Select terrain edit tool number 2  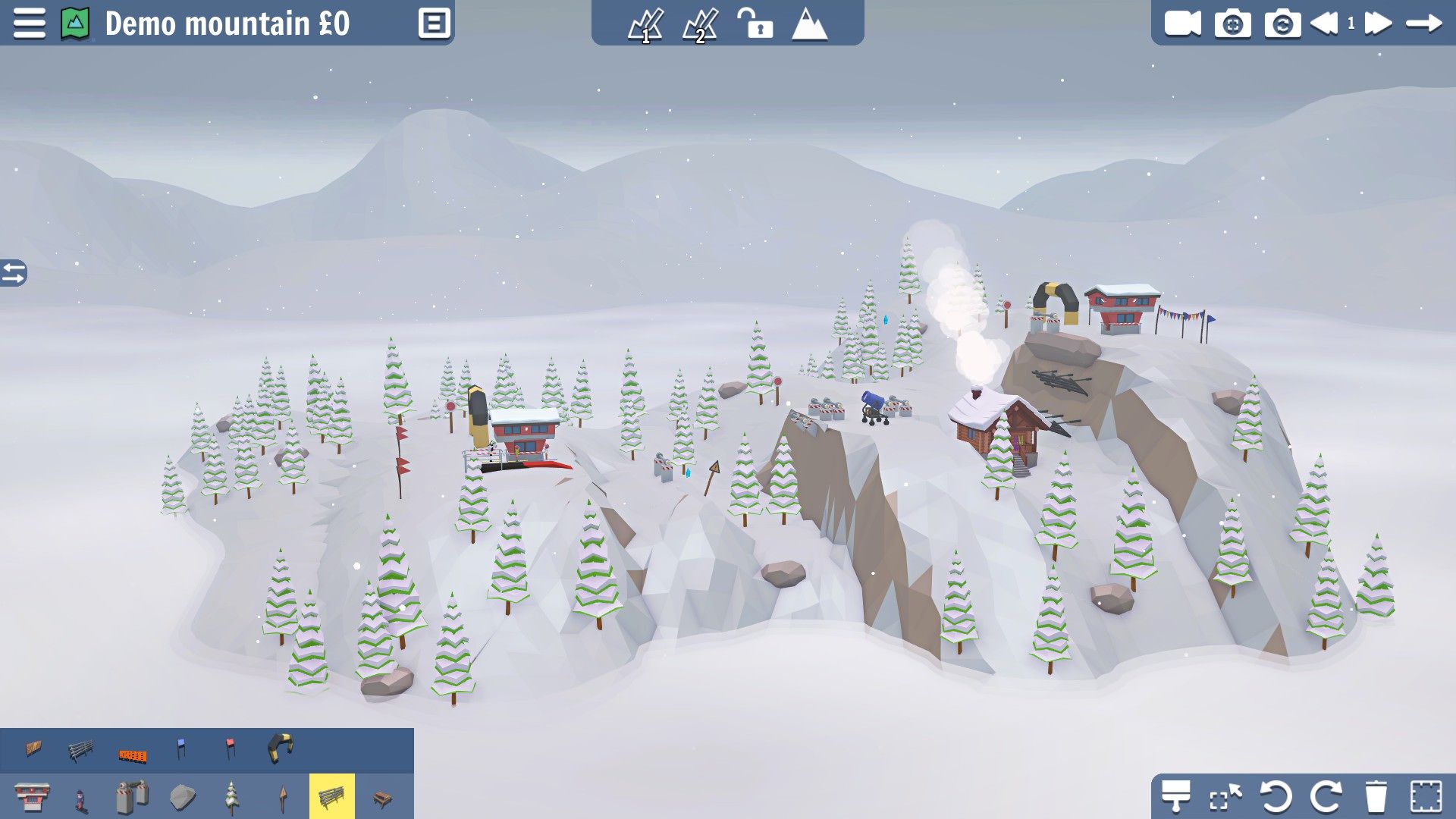click(x=700, y=25)
